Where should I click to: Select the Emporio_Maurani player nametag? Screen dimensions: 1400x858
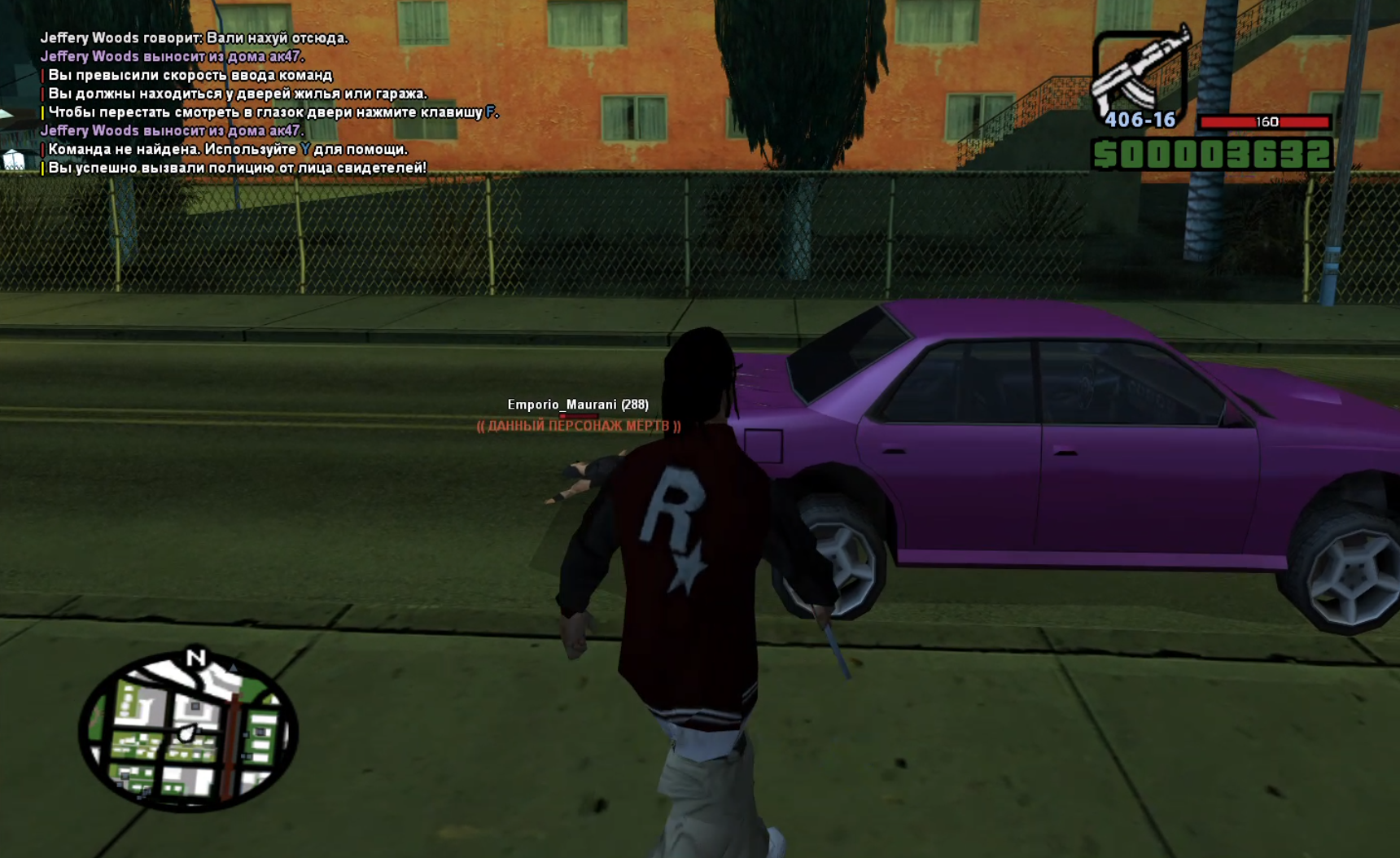pos(577,405)
